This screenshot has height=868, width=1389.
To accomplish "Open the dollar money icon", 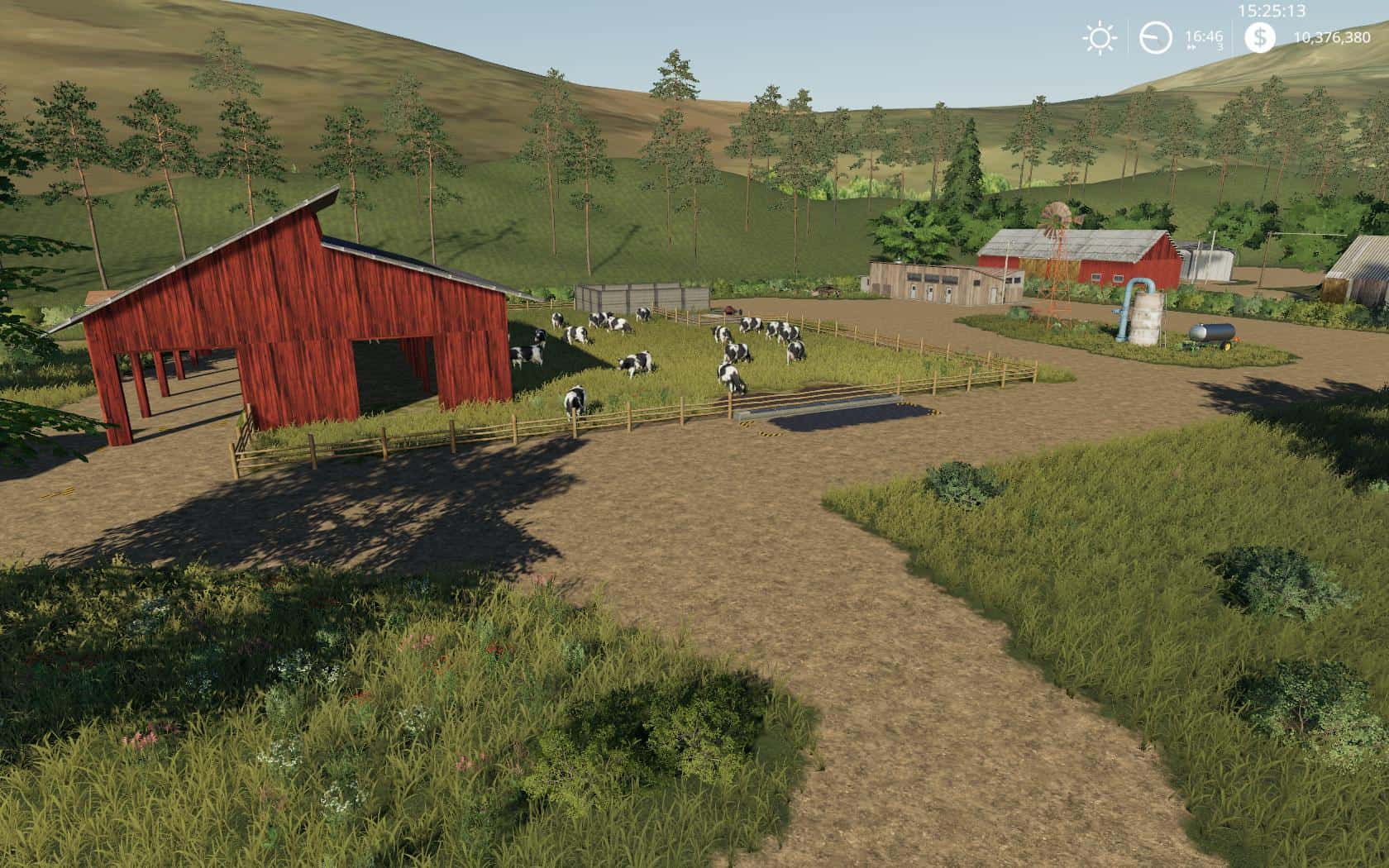I will click(1259, 37).
